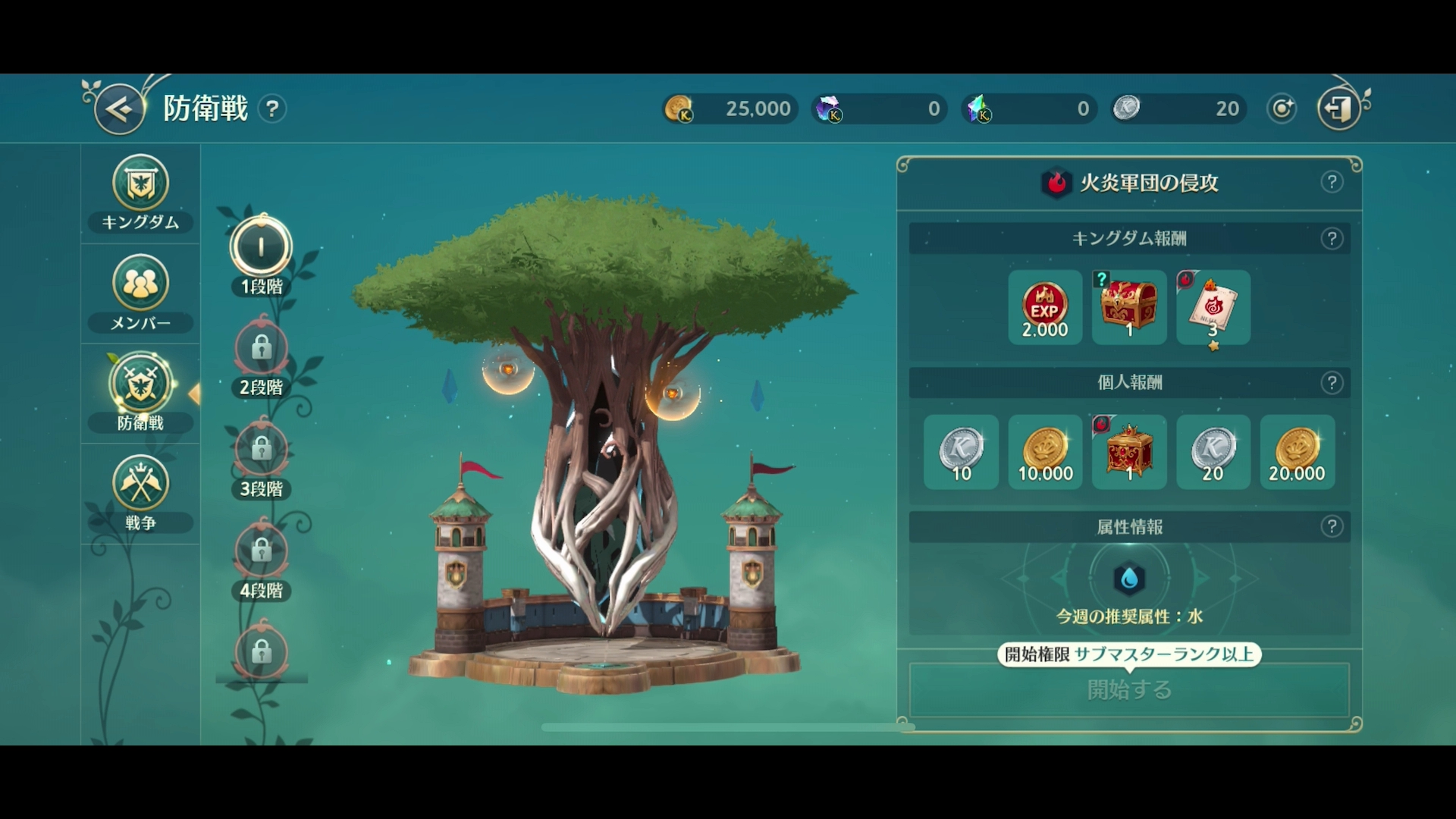Screen dimensions: 1456x819
Task: Open the 防衛戦 help question mark
Action: pyautogui.click(x=273, y=108)
